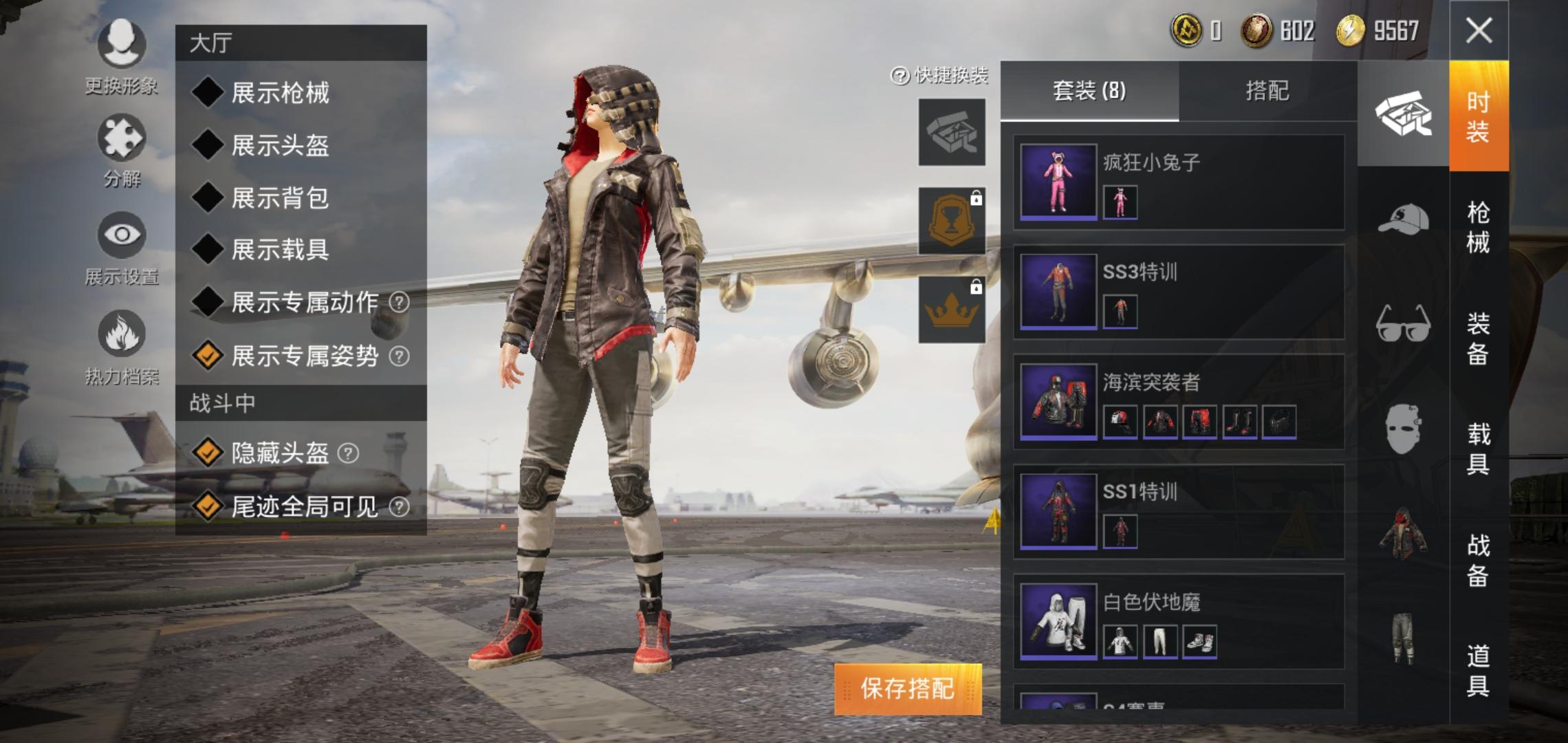Close the wardrobe with the X button

pyautogui.click(x=1479, y=31)
